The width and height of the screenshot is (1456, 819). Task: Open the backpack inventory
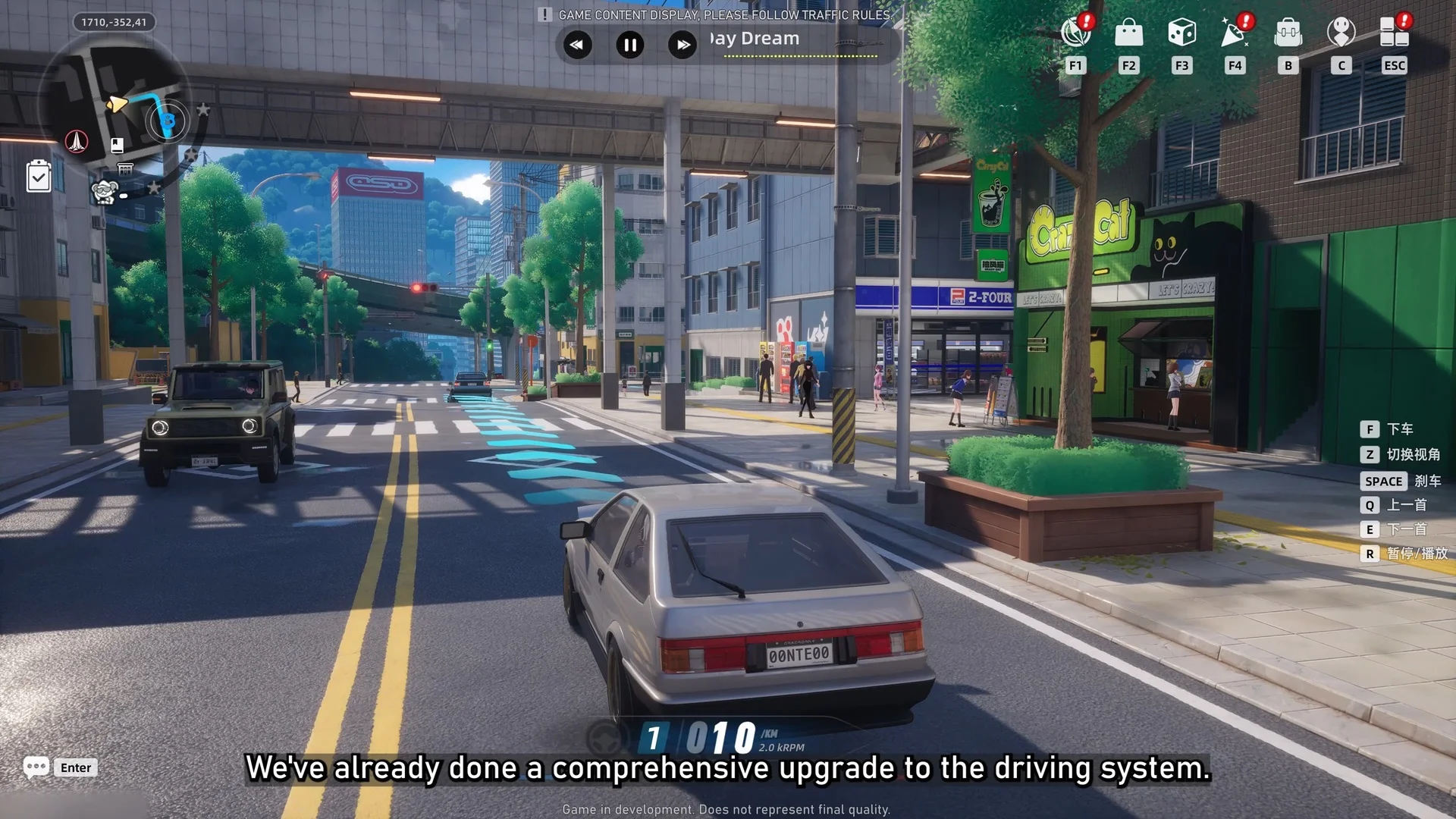[x=1288, y=33]
